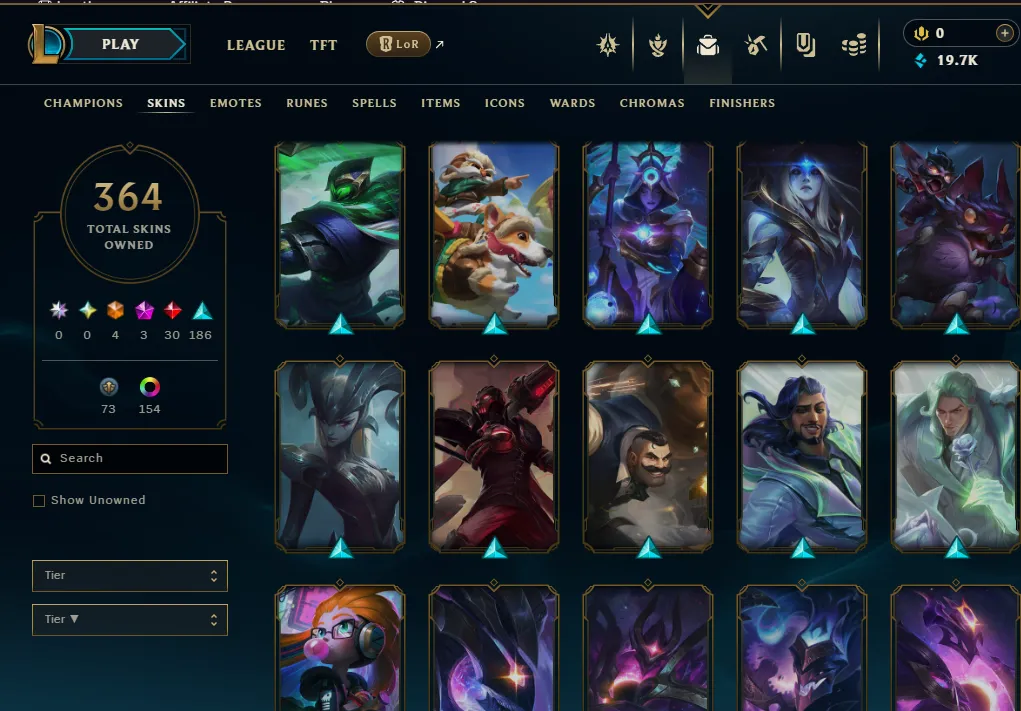Screen dimensions: 1021x711
Task: Launch the LoR game link
Action: click(x=399, y=44)
